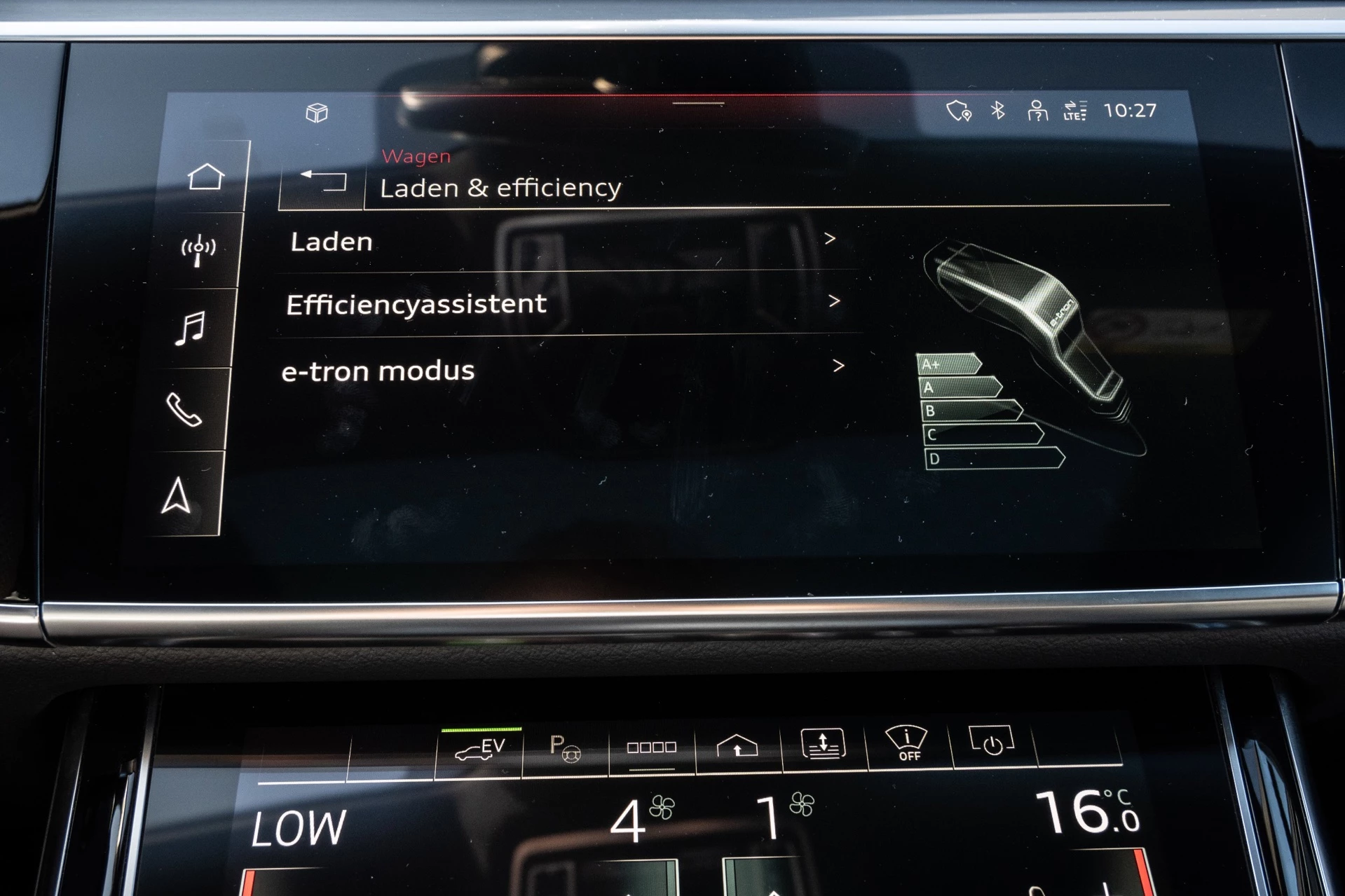Toggle the windshield defrost OFF control
Viewport: 1345px width, 896px height.
906,744
